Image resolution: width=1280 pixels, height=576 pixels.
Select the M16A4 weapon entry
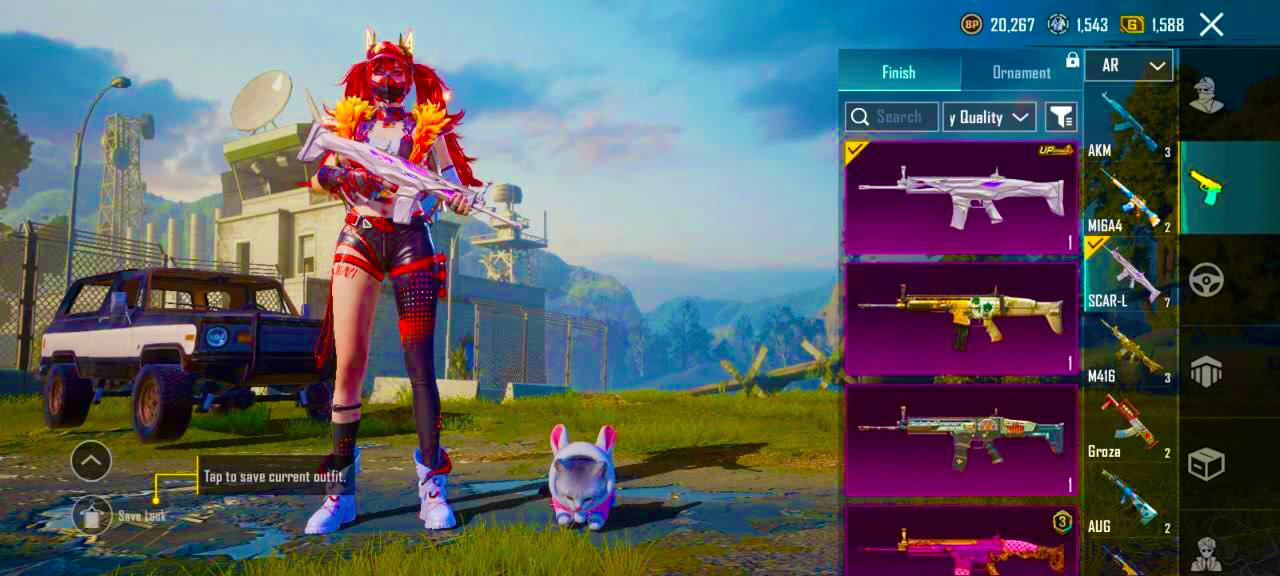(x=1128, y=200)
